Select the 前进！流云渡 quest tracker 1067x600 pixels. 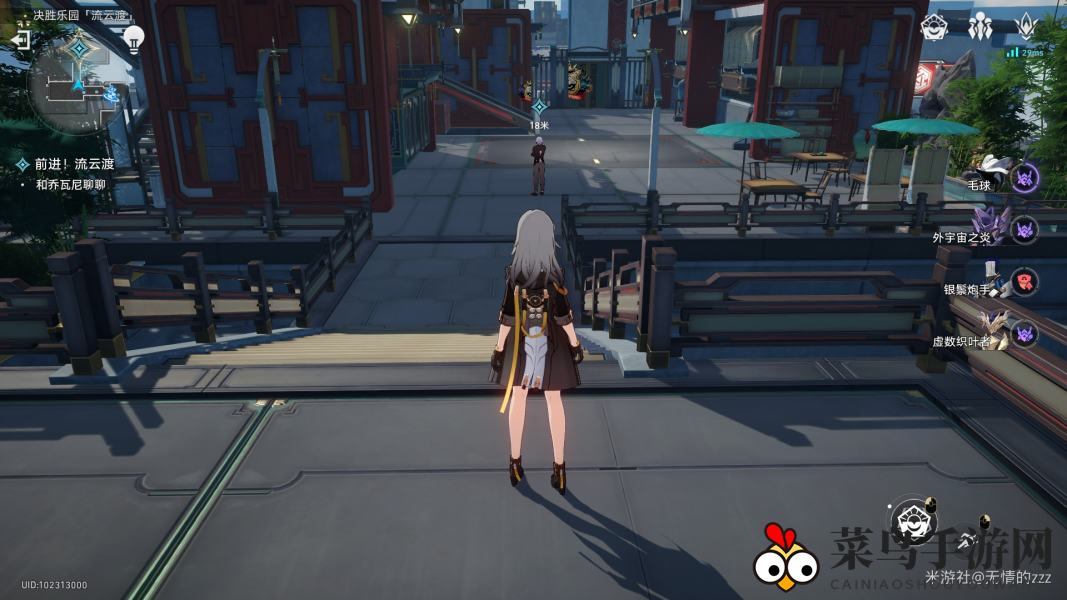click(69, 164)
